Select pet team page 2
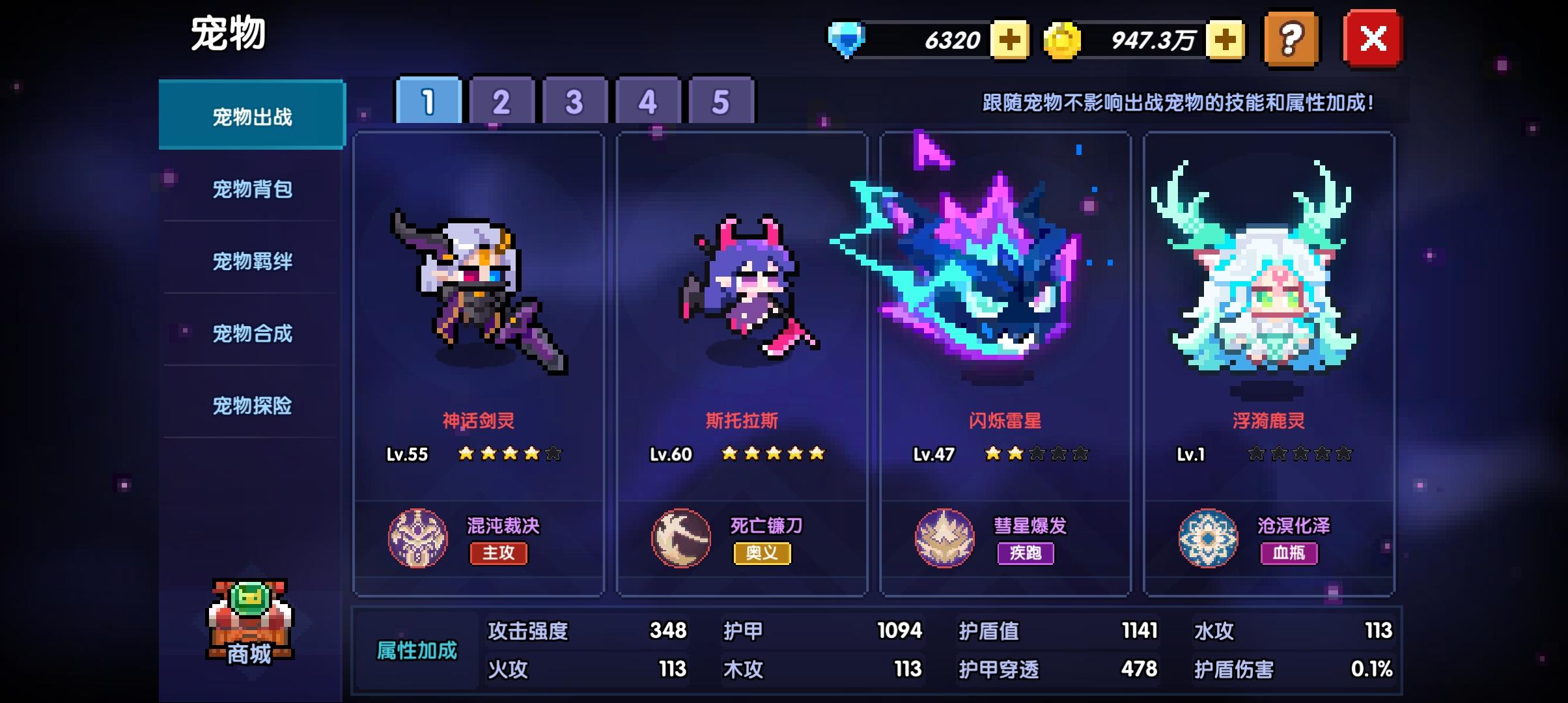This screenshot has height=703, width=1568. (x=500, y=100)
